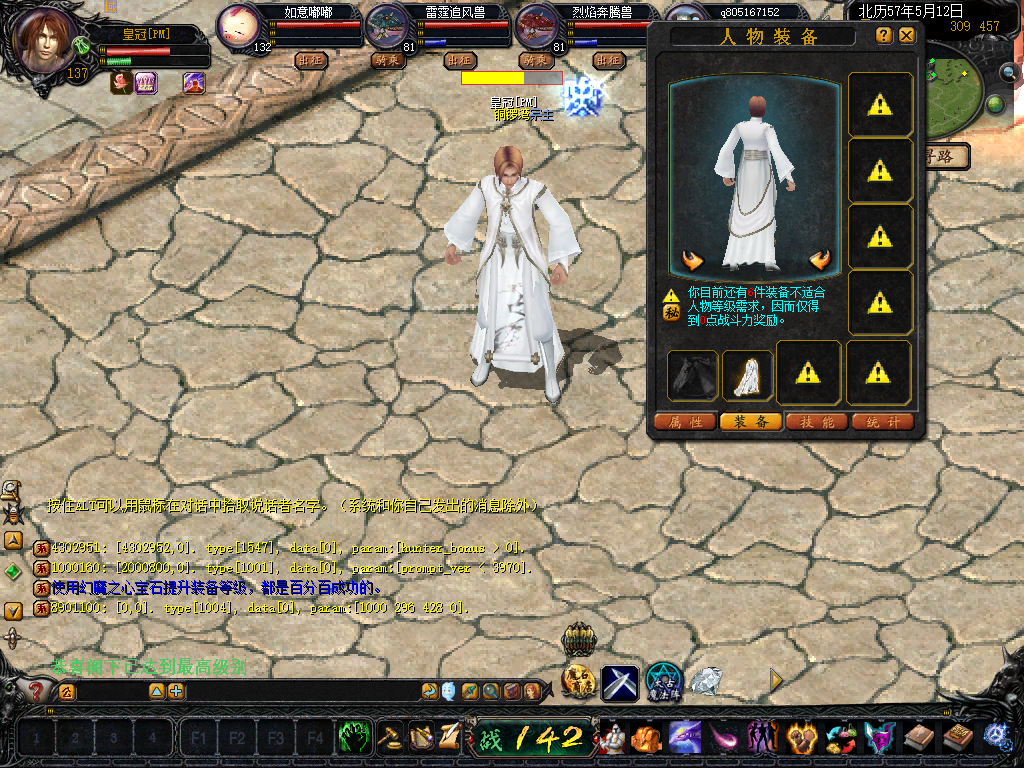Switch to the 属性 attributes tab
This screenshot has height=768, width=1024.
(x=685, y=422)
